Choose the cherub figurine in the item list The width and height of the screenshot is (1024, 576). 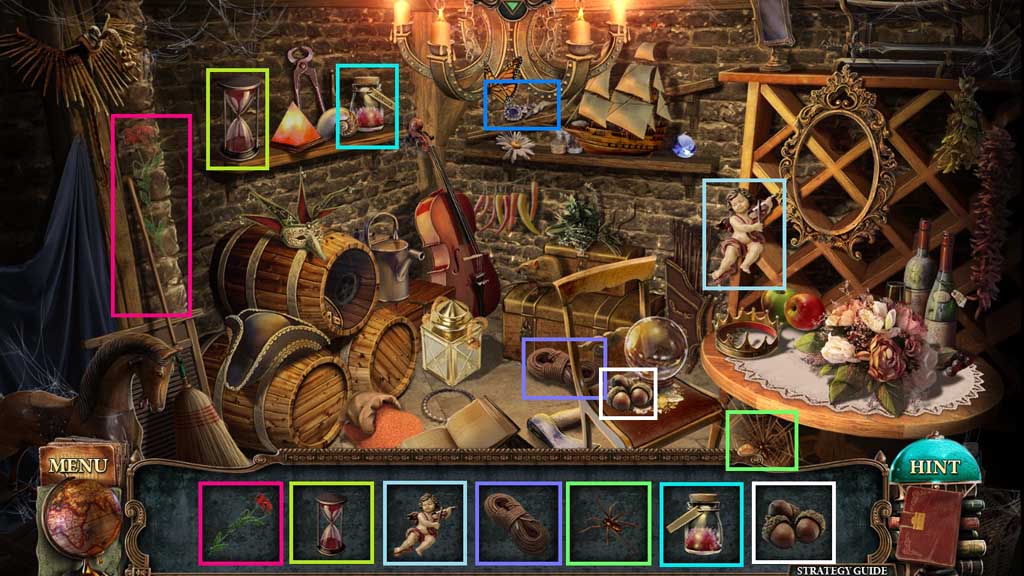point(425,522)
